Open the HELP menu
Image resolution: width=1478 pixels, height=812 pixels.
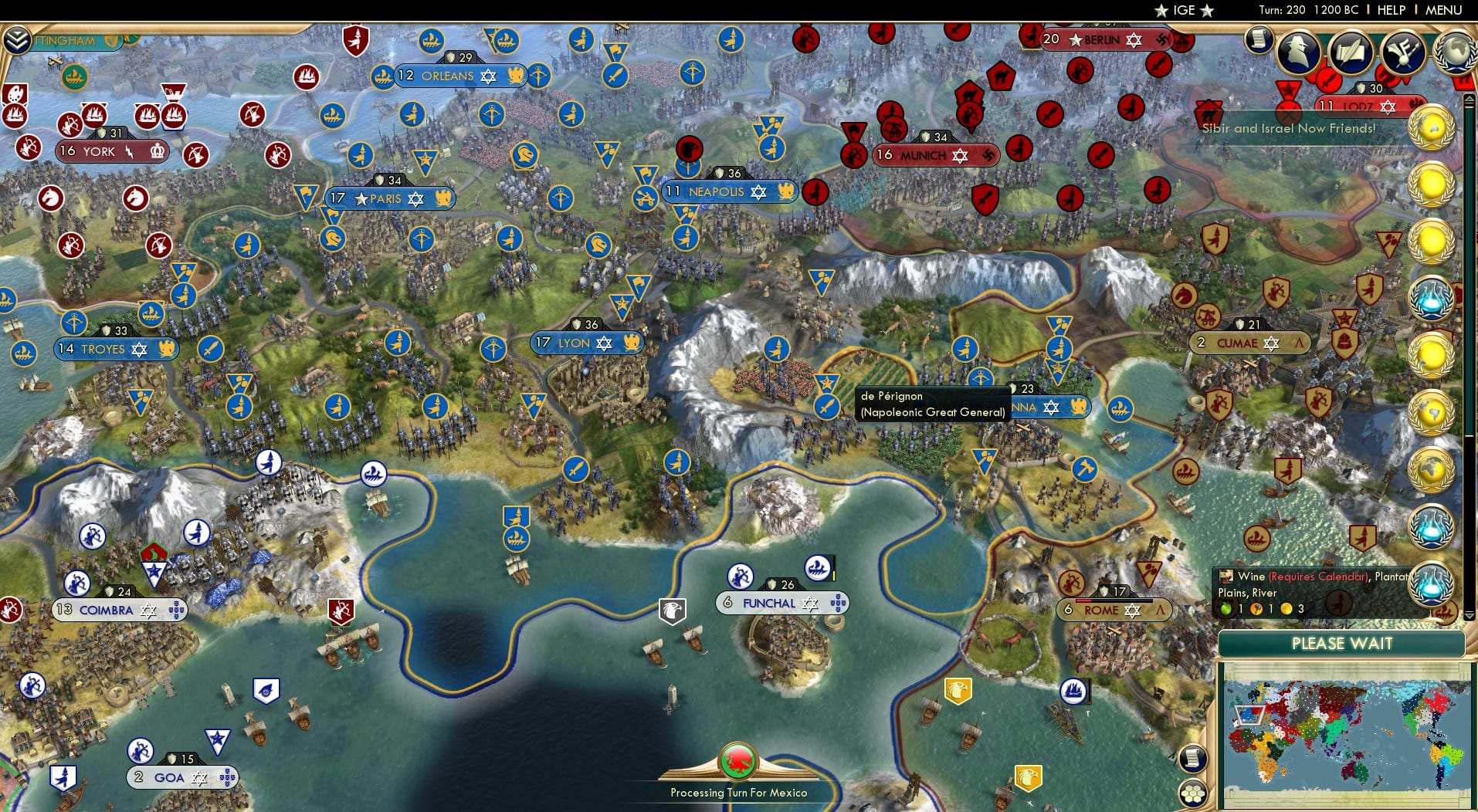1391,10
